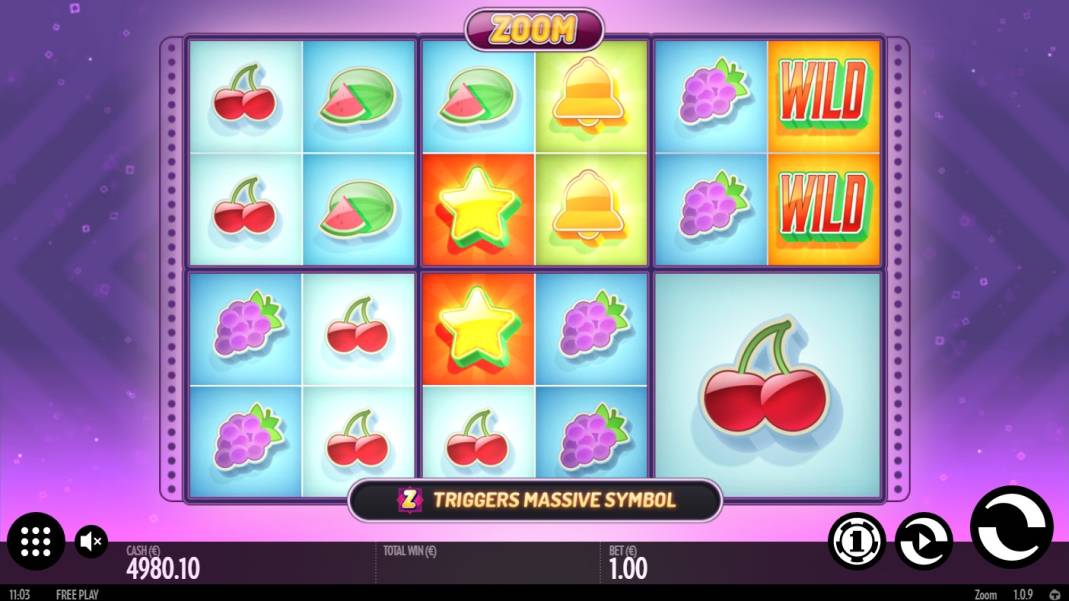Open the autoplay options
Screen dimensions: 1069x601
[923, 541]
